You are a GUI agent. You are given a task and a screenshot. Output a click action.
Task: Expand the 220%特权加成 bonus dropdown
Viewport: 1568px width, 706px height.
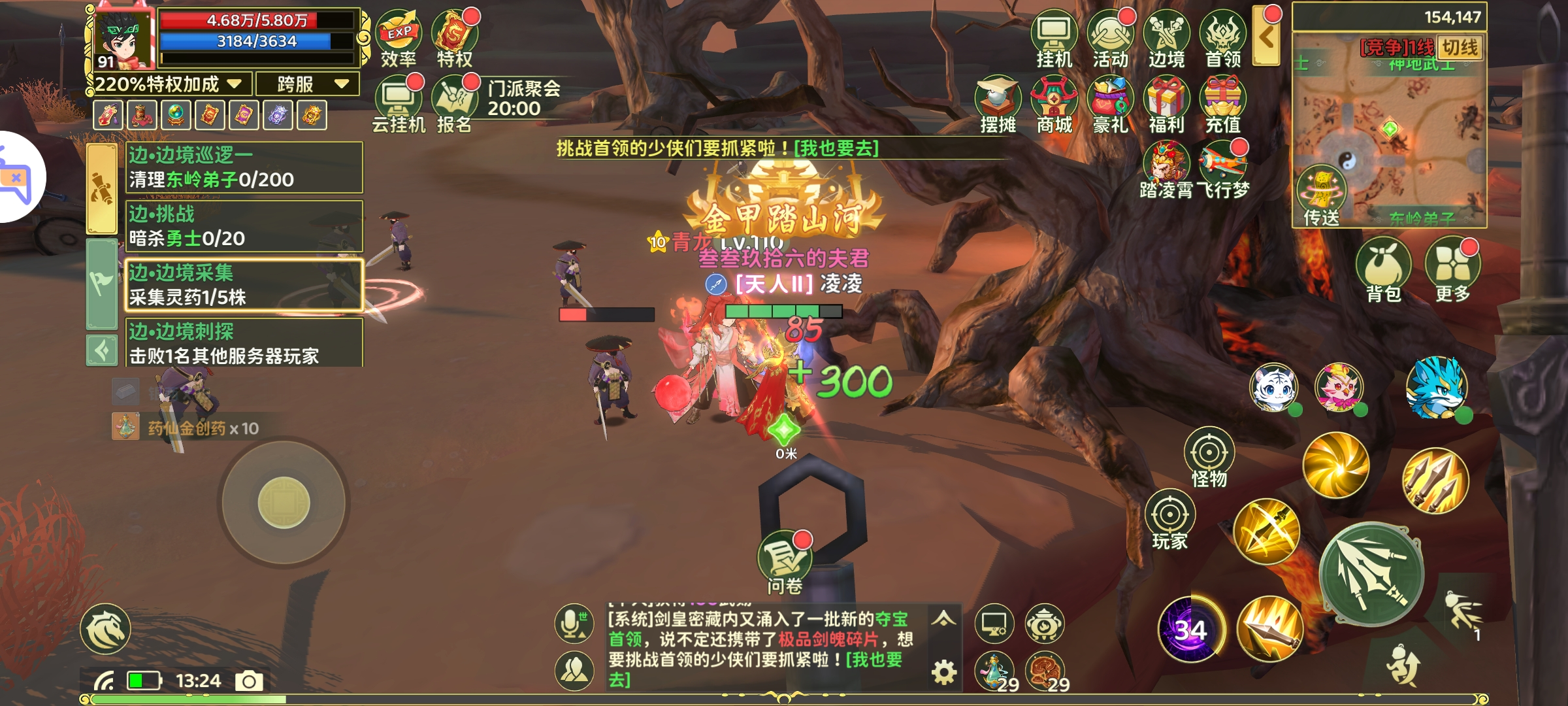(169, 84)
